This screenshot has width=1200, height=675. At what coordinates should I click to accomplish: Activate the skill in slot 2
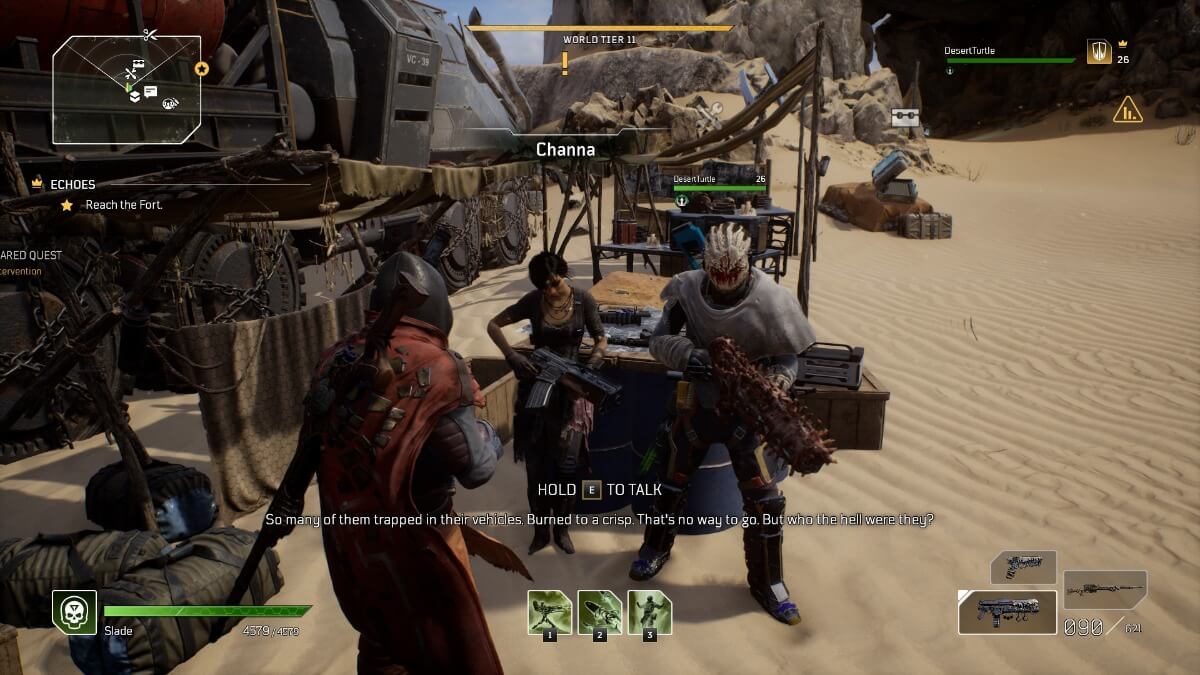coord(600,612)
